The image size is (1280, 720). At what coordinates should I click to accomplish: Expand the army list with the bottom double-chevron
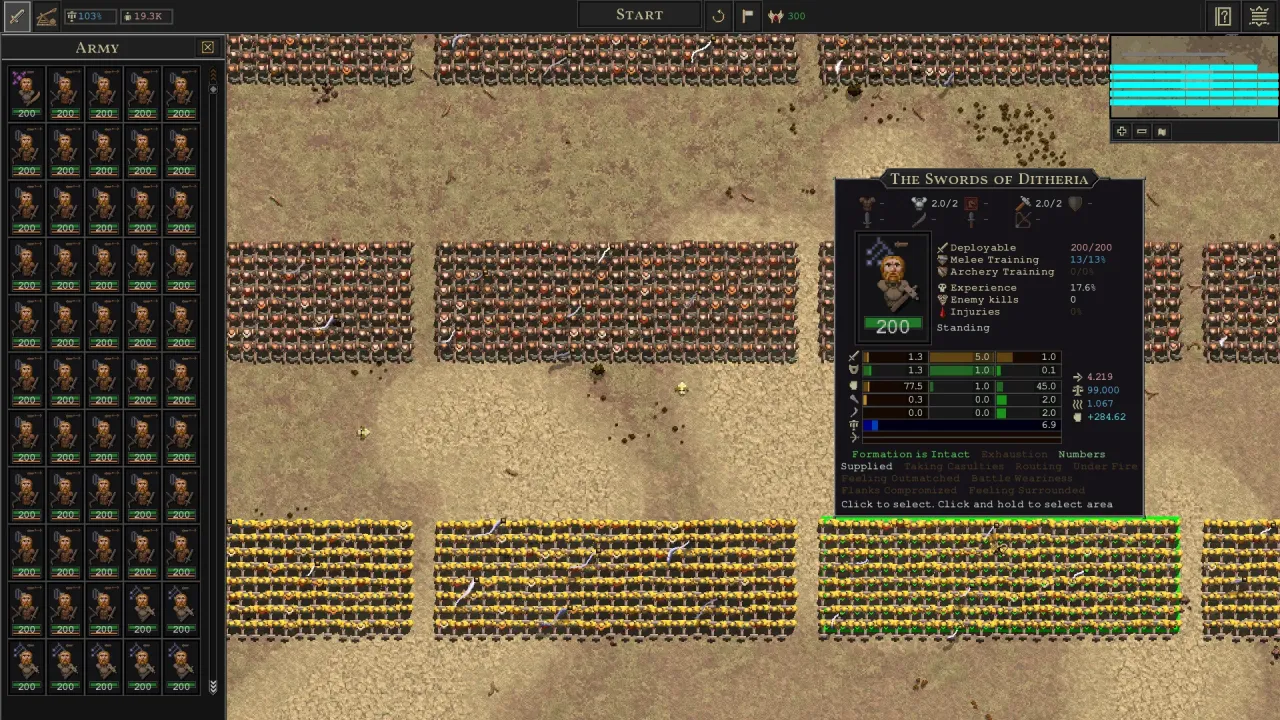click(213, 688)
